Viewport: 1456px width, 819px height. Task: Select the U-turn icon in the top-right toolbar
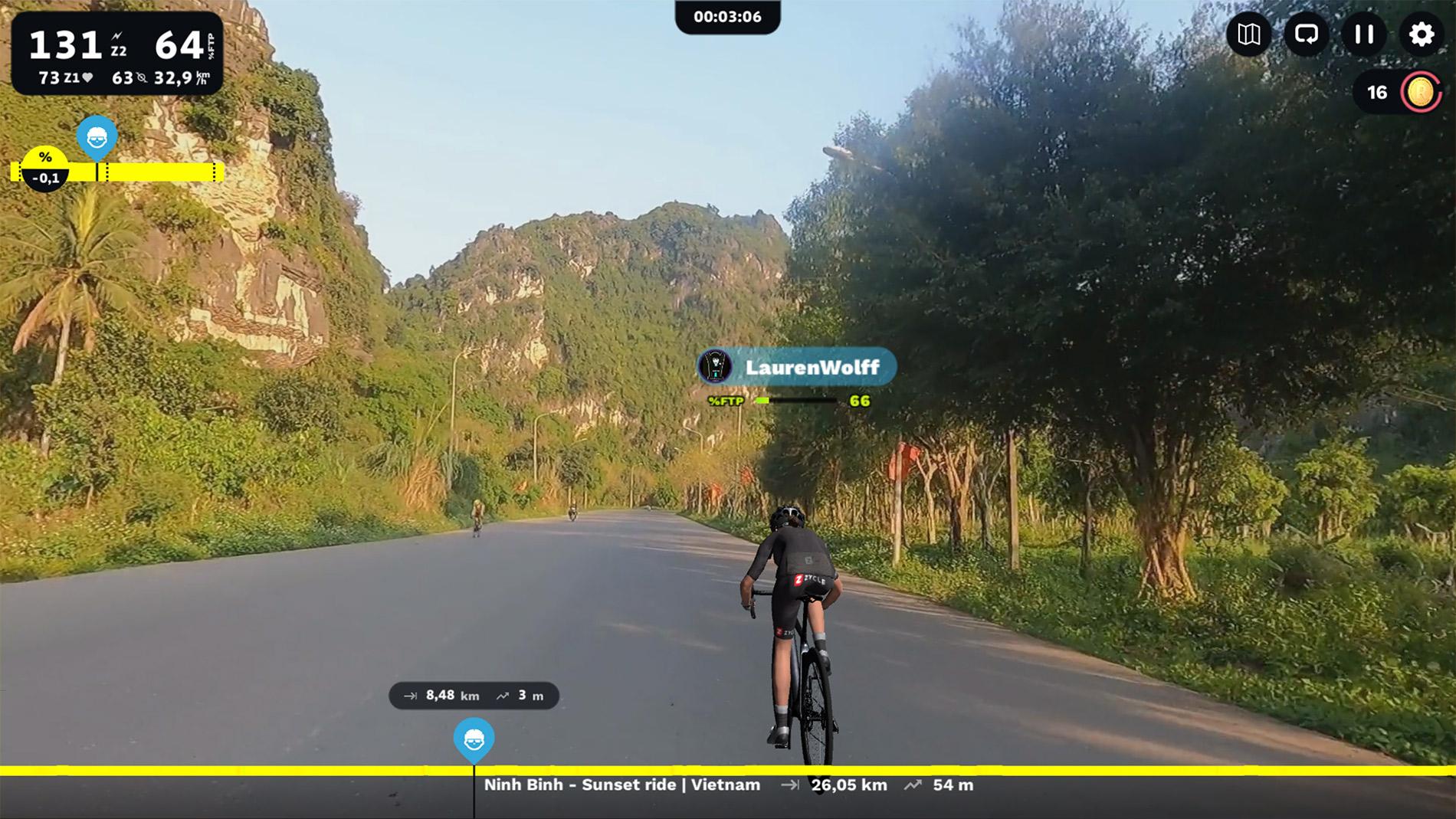pos(1307,34)
